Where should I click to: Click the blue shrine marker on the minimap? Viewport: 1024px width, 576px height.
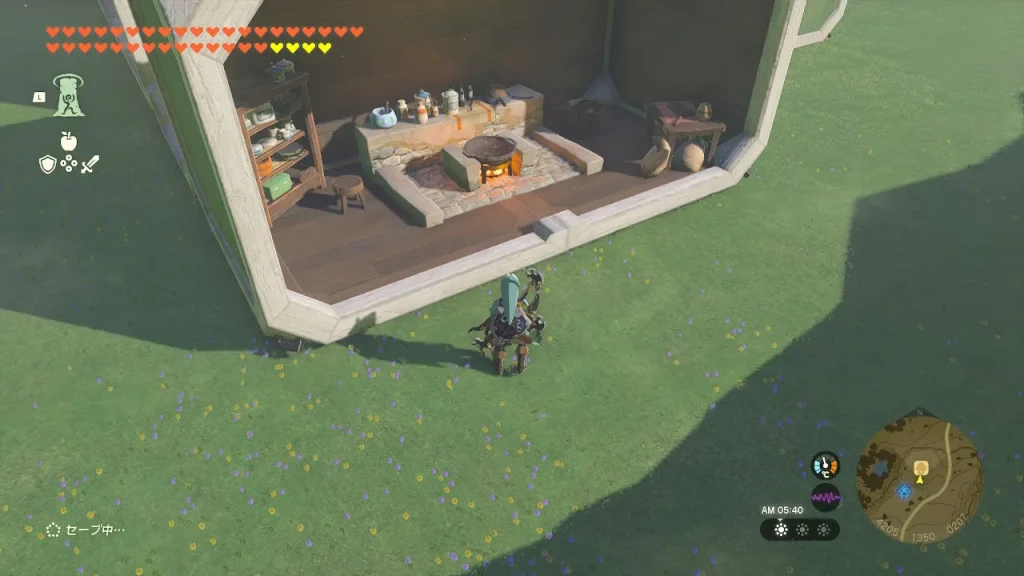903,491
